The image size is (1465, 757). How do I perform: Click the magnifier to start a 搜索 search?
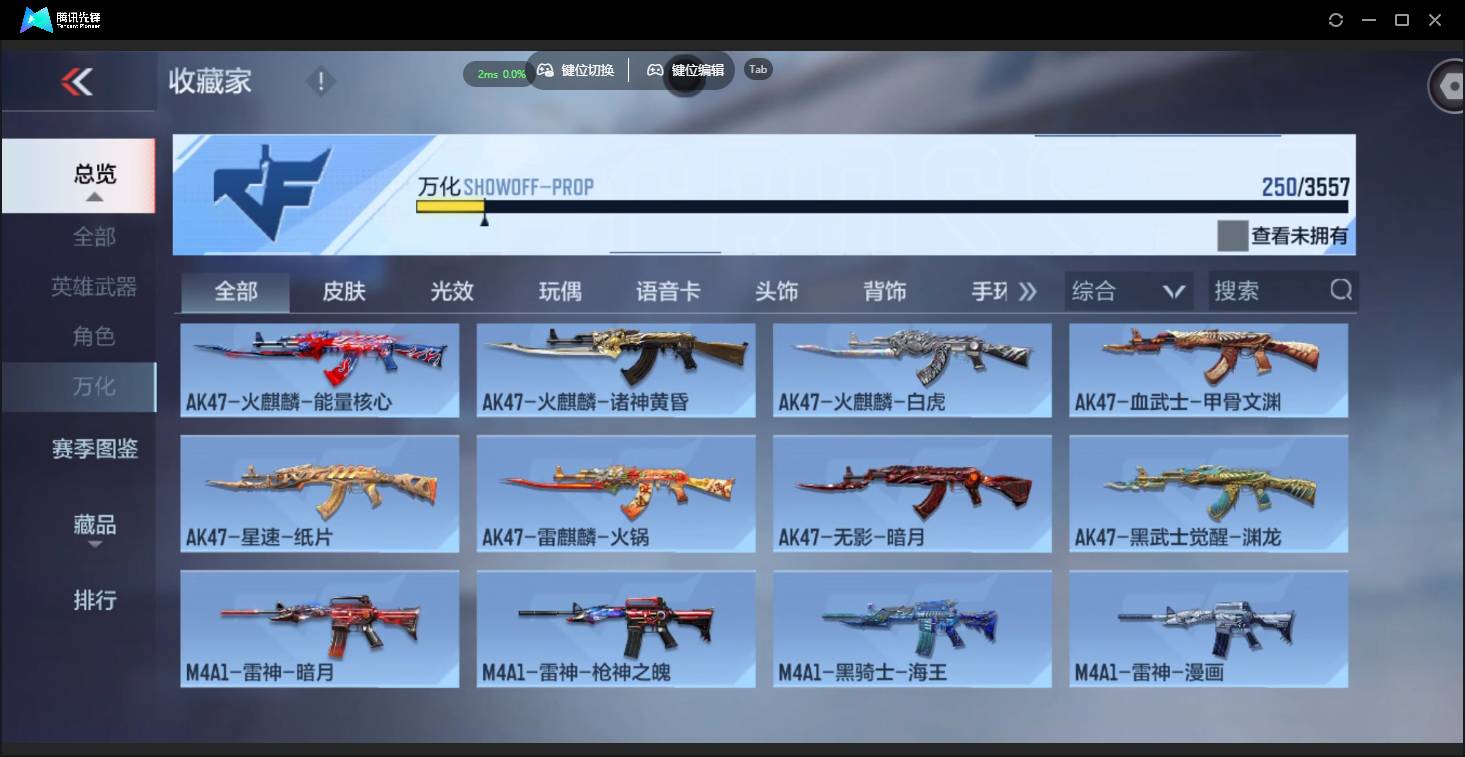(1339, 291)
